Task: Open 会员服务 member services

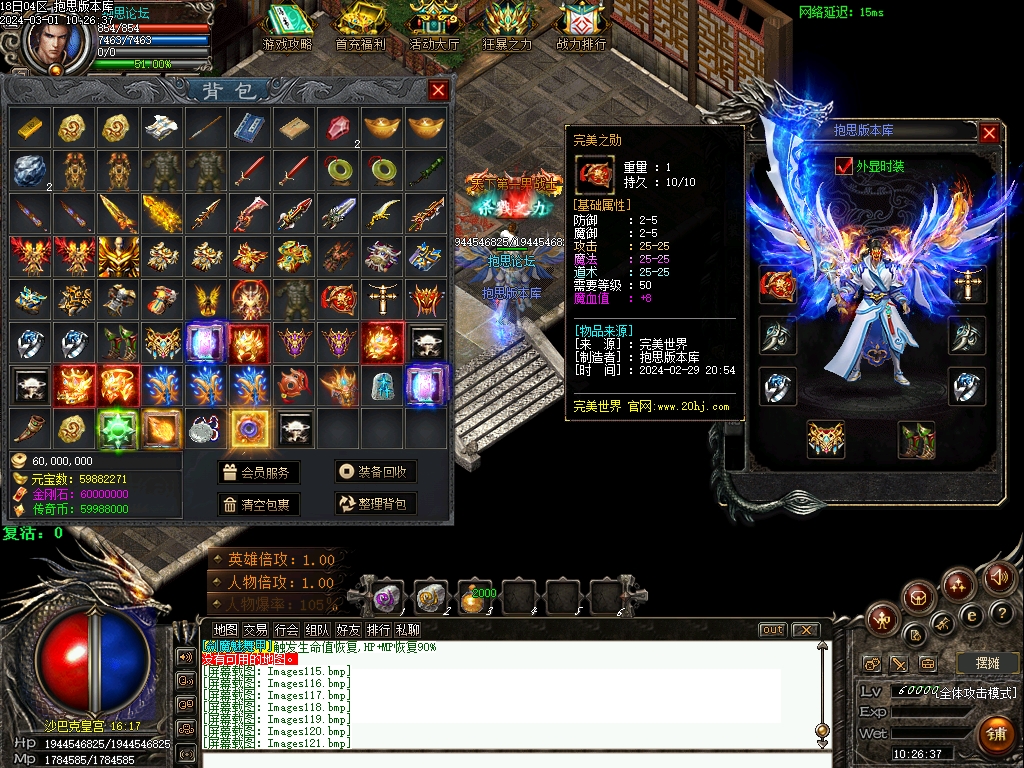Action: 258,473
